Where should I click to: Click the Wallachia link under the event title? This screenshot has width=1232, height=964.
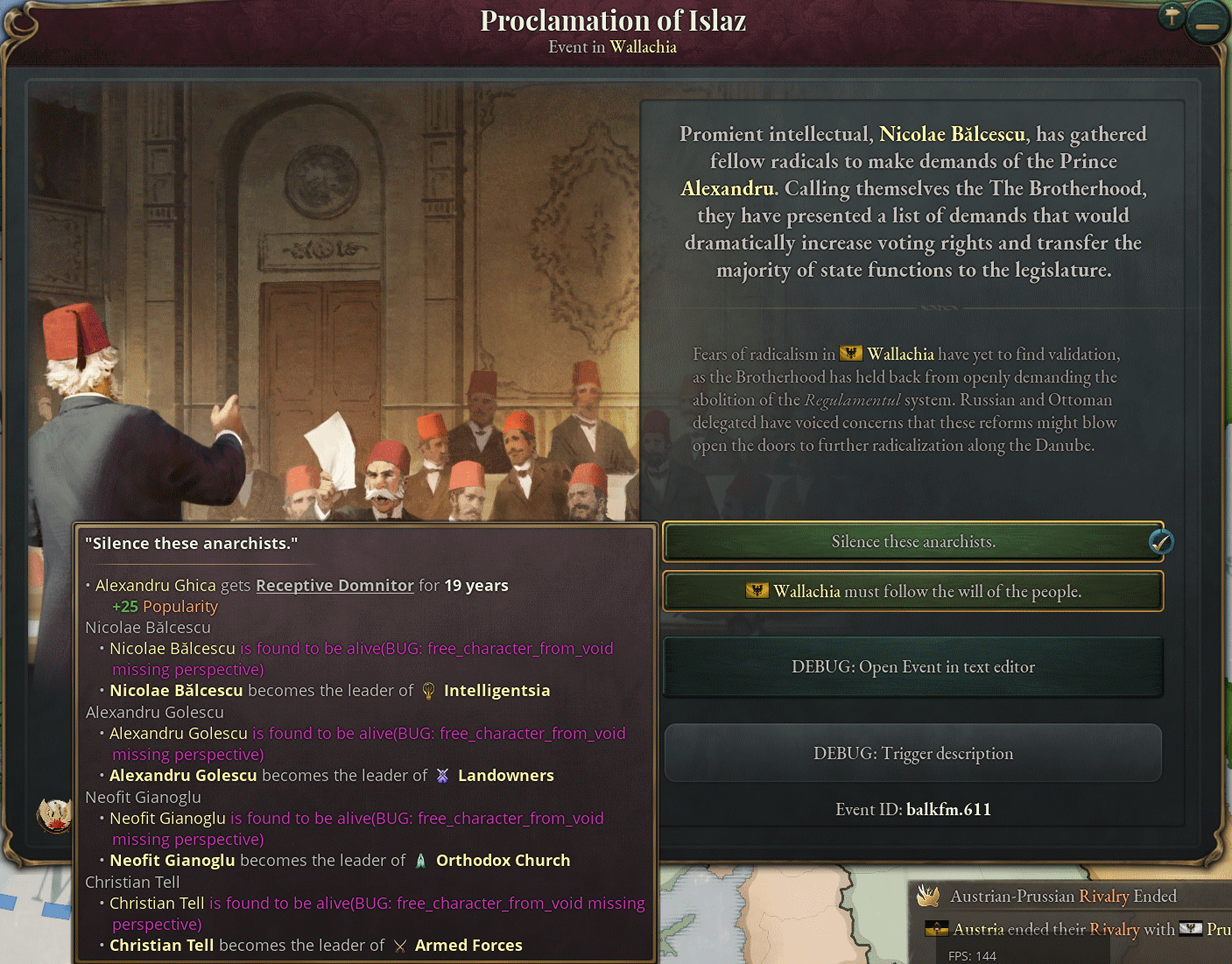point(643,47)
